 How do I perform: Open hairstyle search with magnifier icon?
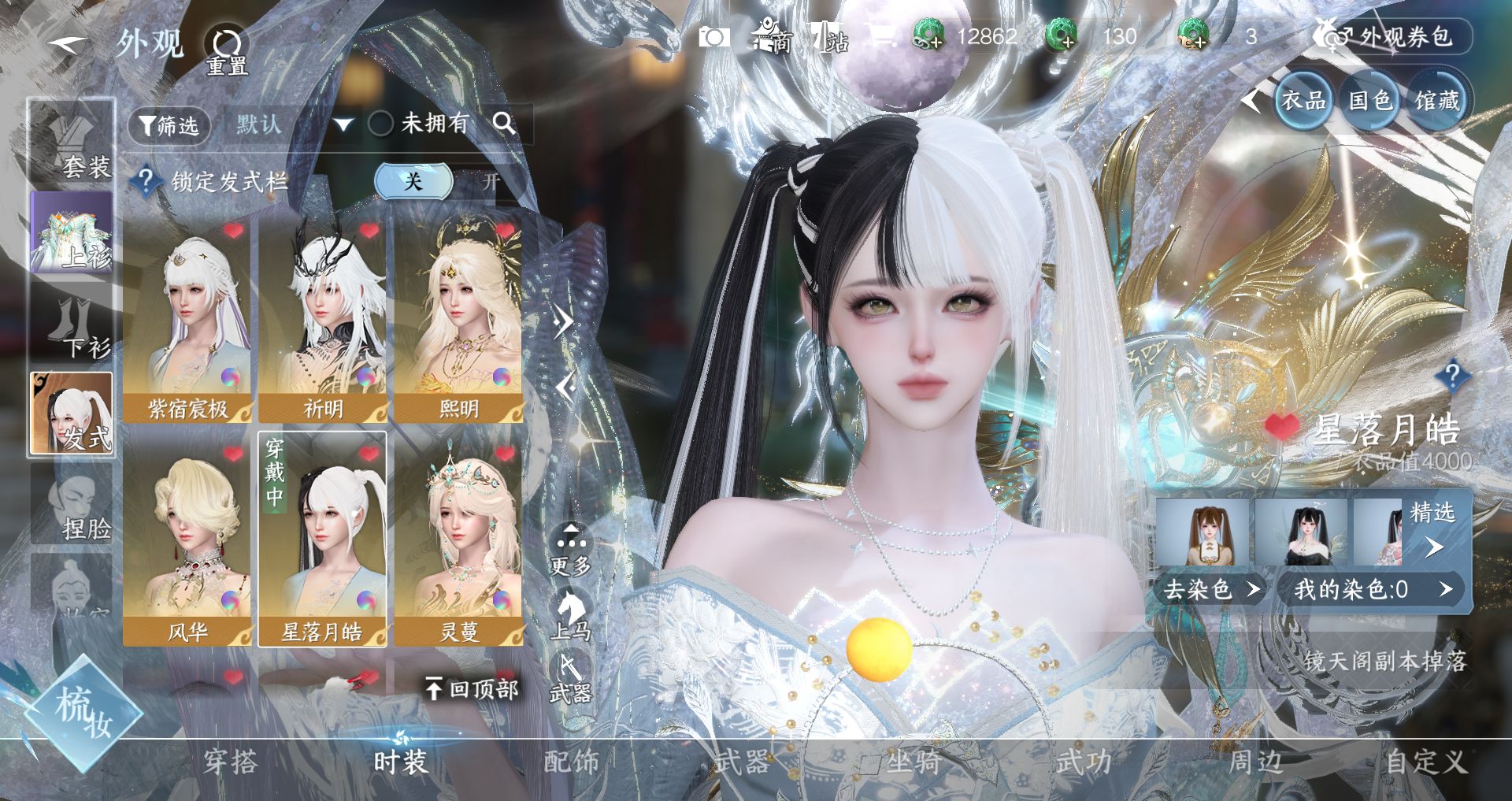click(504, 124)
